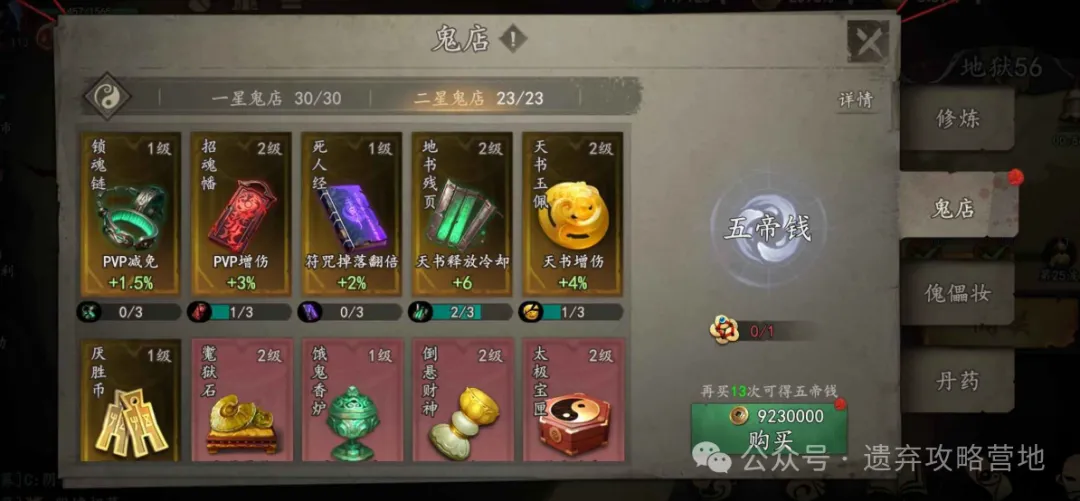
Task: Tap the exclamation info icon beside 鬼店
Action: point(512,40)
